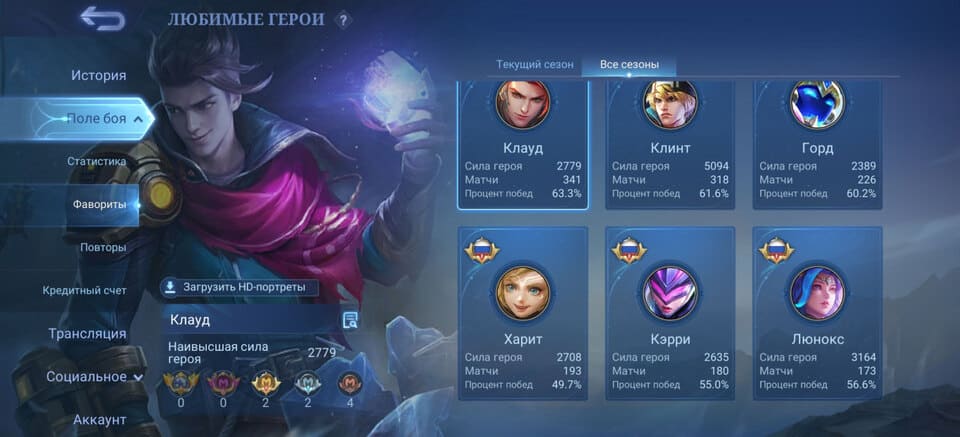The image size is (960, 437).
Task: Open the Кредитный счет entry
Action: [84, 290]
